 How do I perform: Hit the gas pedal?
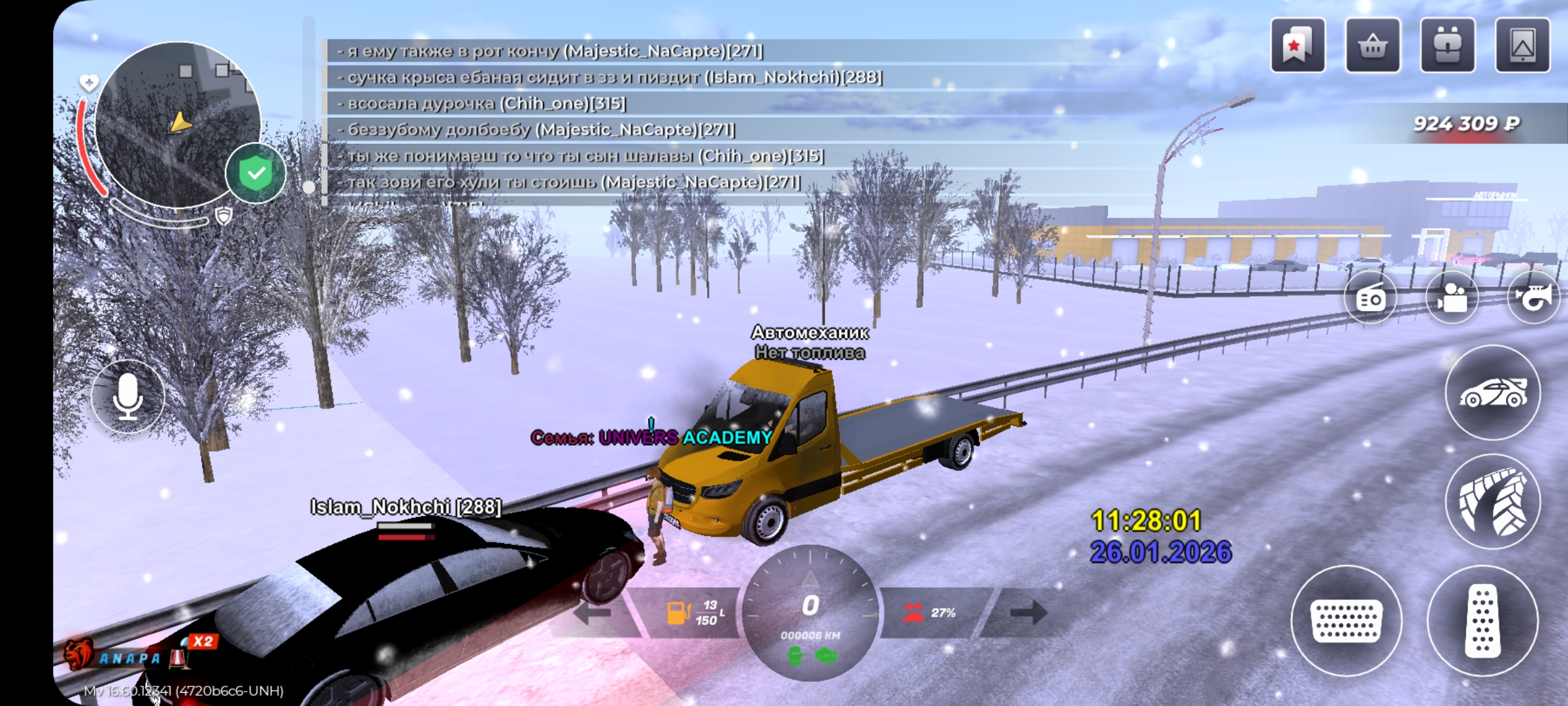[x=1482, y=620]
